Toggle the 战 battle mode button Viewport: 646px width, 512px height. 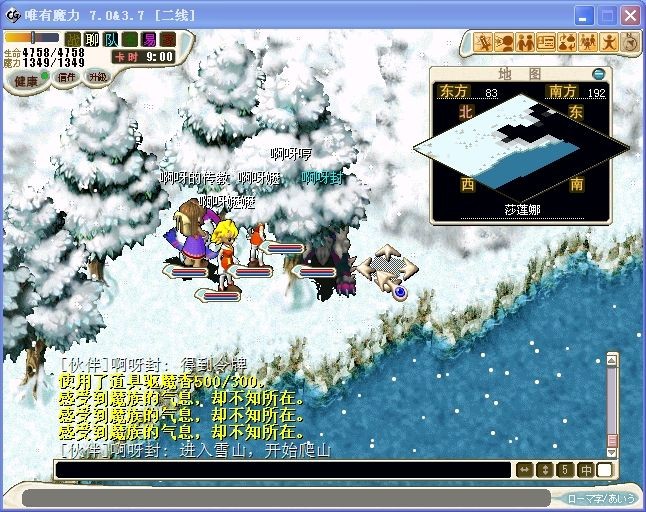(72, 39)
